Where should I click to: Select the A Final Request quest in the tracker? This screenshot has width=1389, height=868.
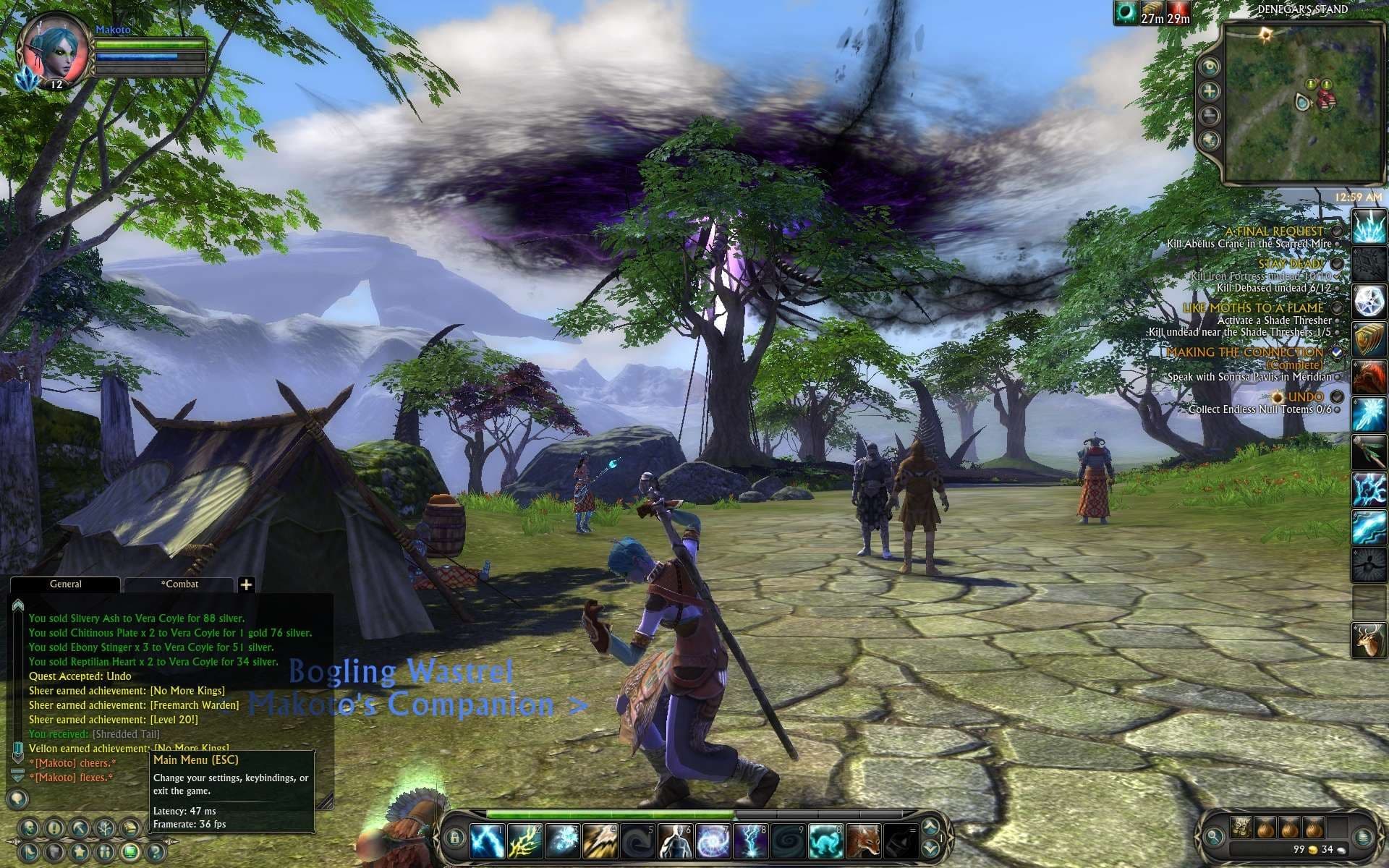1273,231
